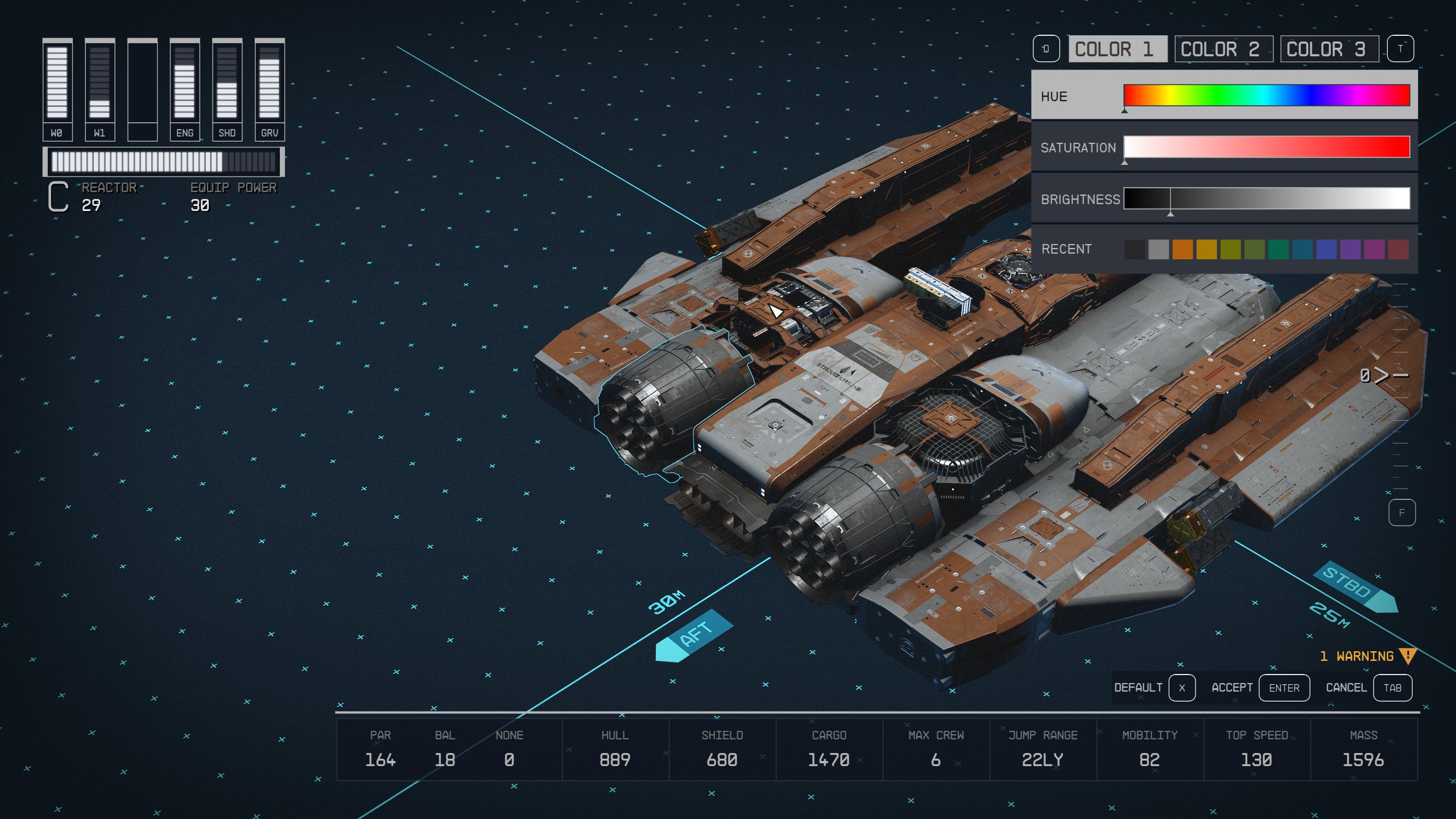
Task: Pick the light gray recent color swatch
Action: (x=1159, y=249)
